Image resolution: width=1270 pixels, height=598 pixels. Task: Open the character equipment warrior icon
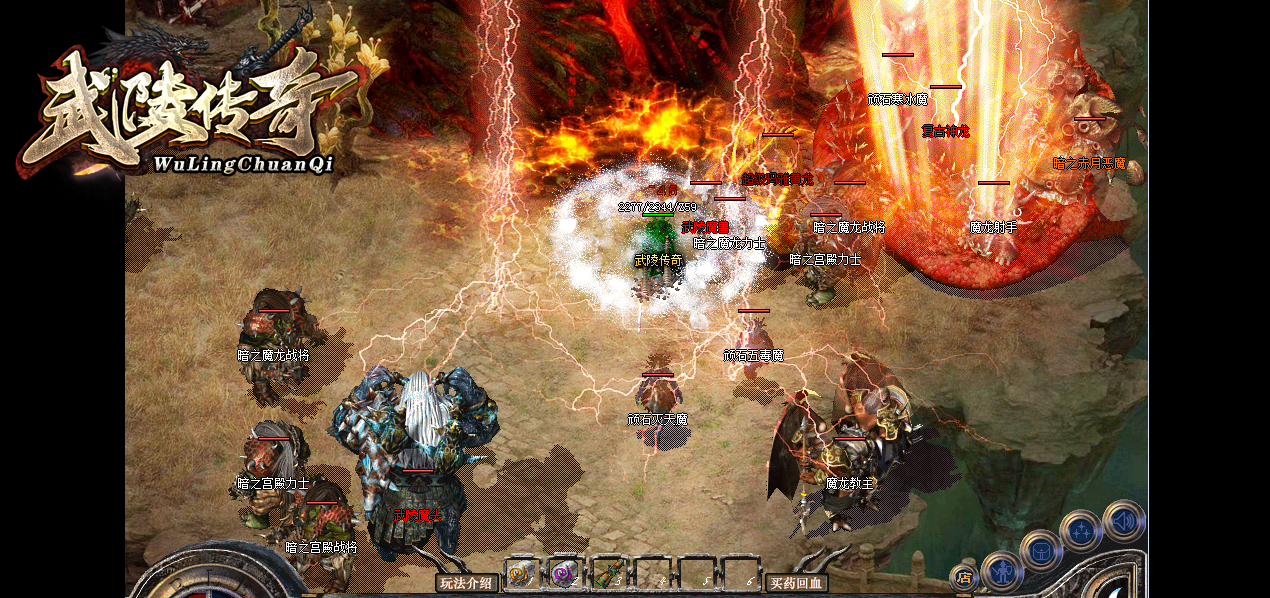click(1001, 571)
